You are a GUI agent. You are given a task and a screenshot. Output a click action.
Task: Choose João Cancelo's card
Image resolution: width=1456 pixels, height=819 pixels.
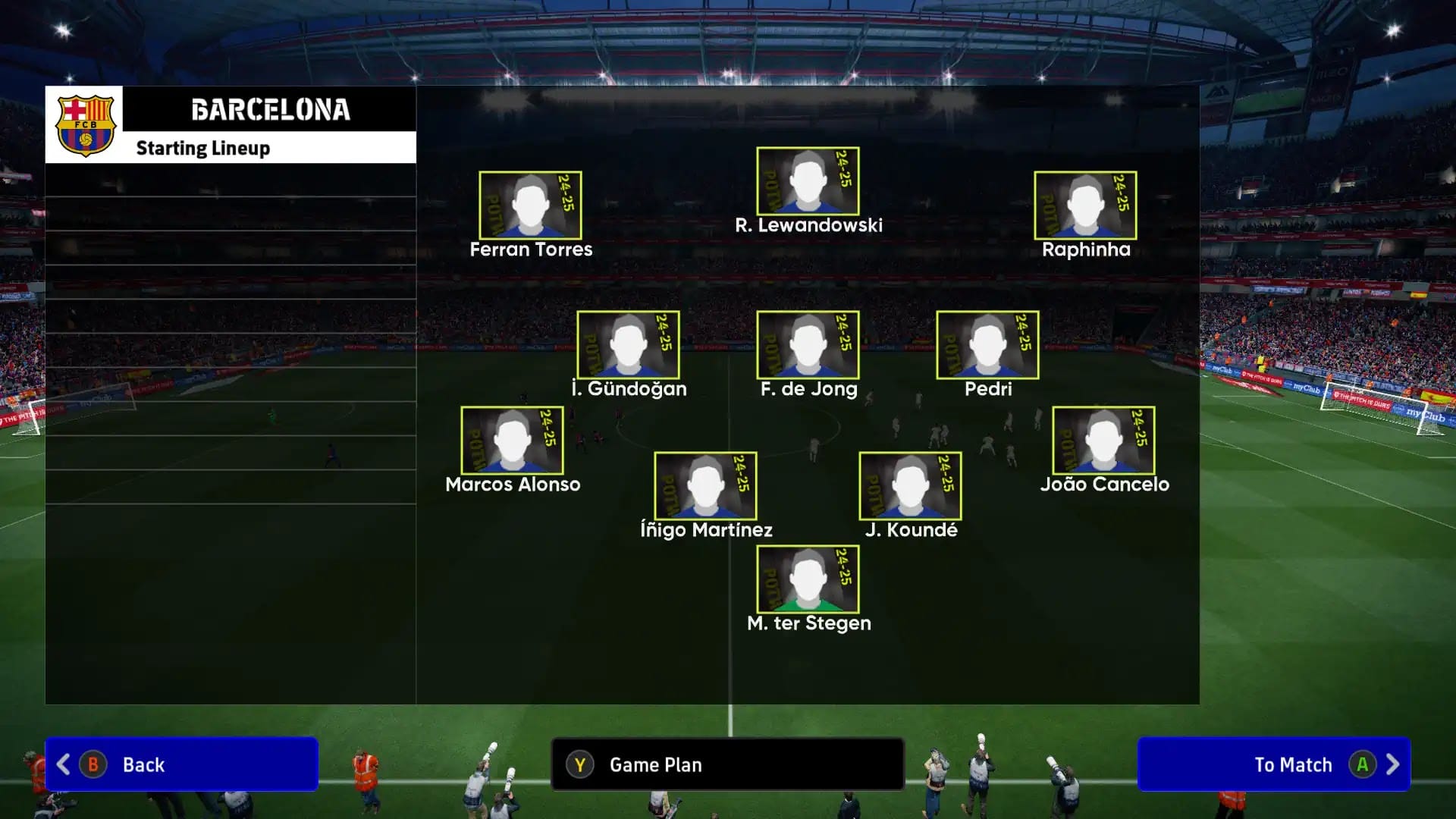[x=1103, y=441]
